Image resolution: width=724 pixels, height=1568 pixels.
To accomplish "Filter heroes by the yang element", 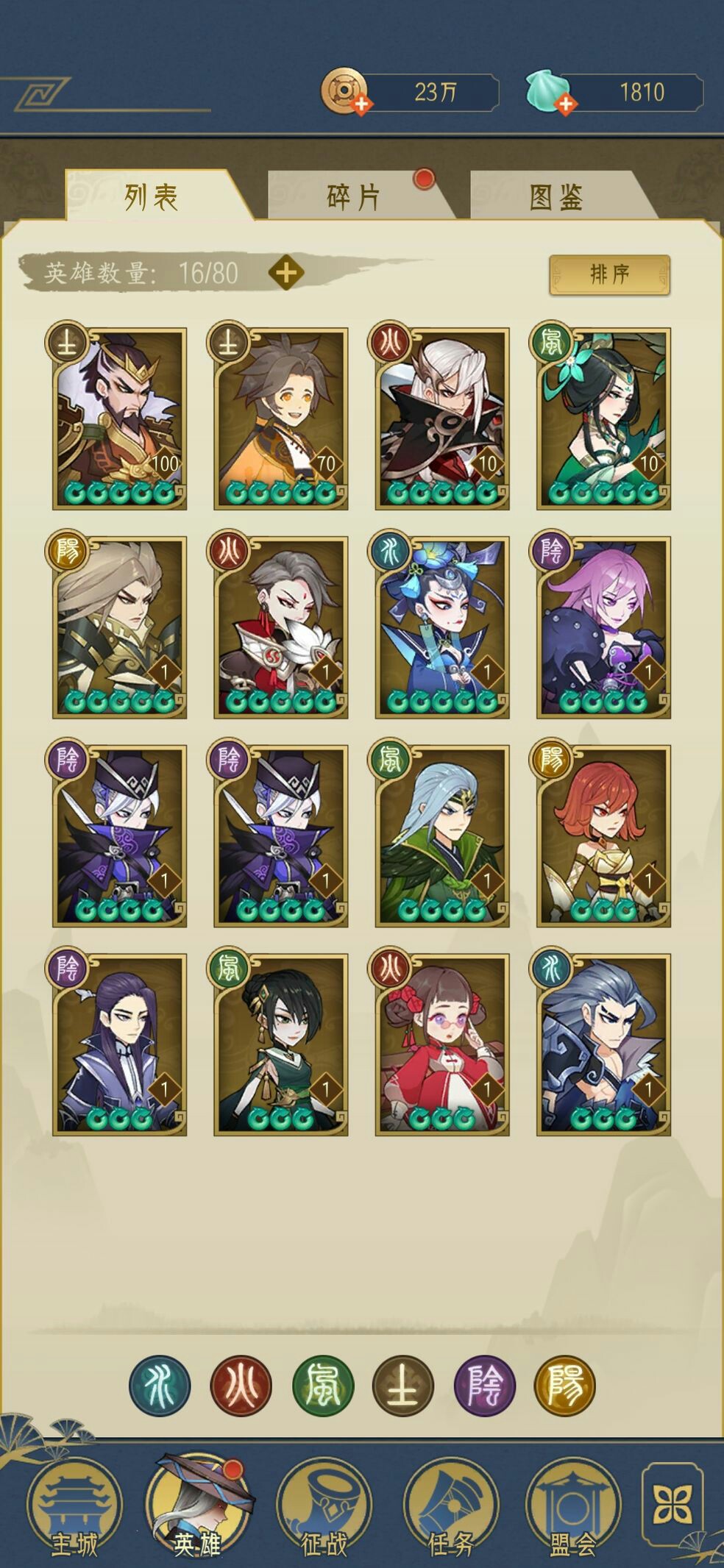I will point(565,1386).
